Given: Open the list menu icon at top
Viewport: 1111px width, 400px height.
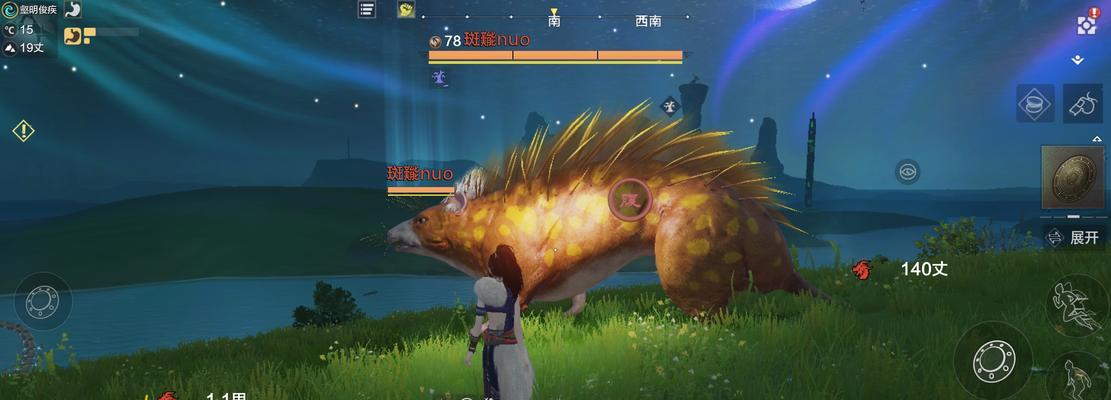Looking at the screenshot, I should pyautogui.click(x=367, y=9).
